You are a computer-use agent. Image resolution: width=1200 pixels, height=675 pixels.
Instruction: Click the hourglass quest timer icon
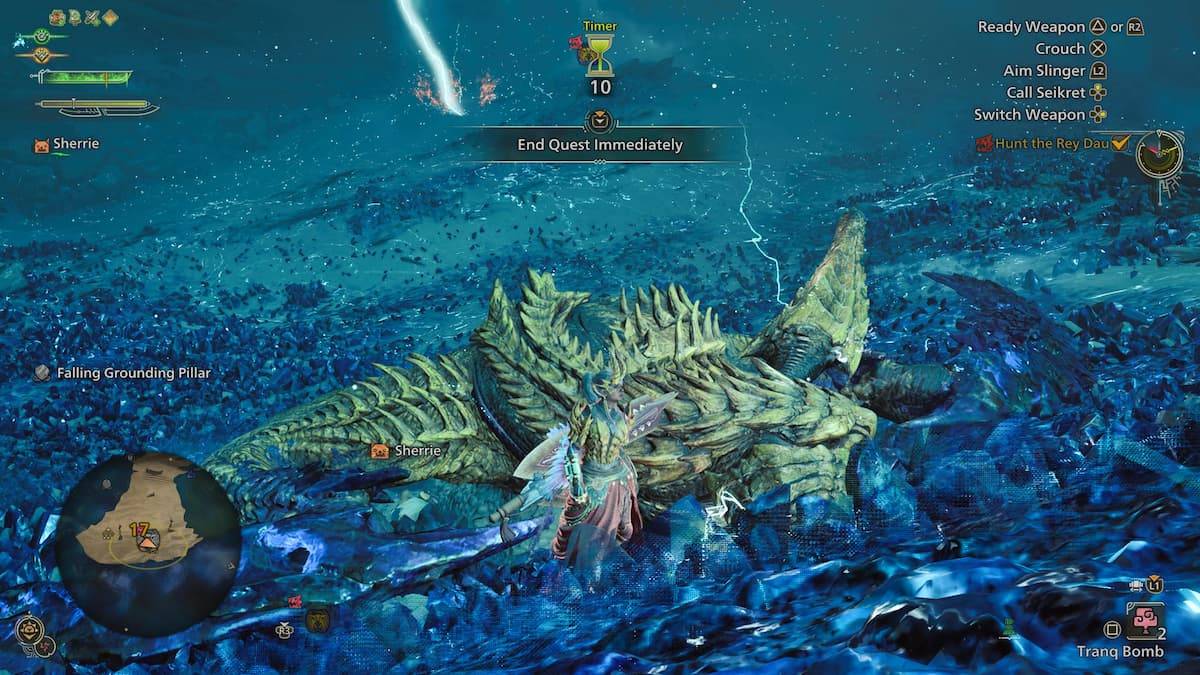pyautogui.click(x=599, y=56)
